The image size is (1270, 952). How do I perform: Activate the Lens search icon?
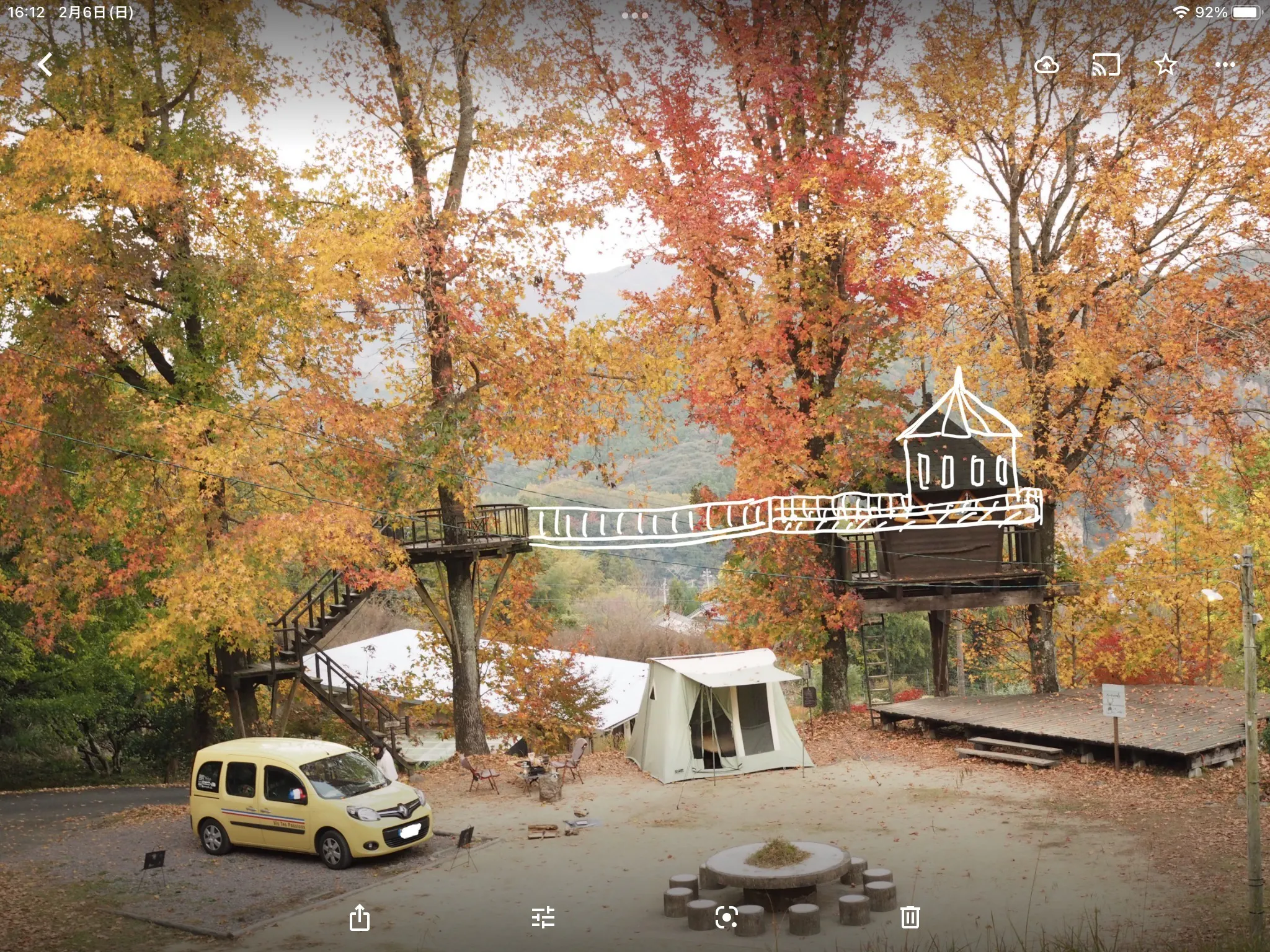pyautogui.click(x=726, y=917)
